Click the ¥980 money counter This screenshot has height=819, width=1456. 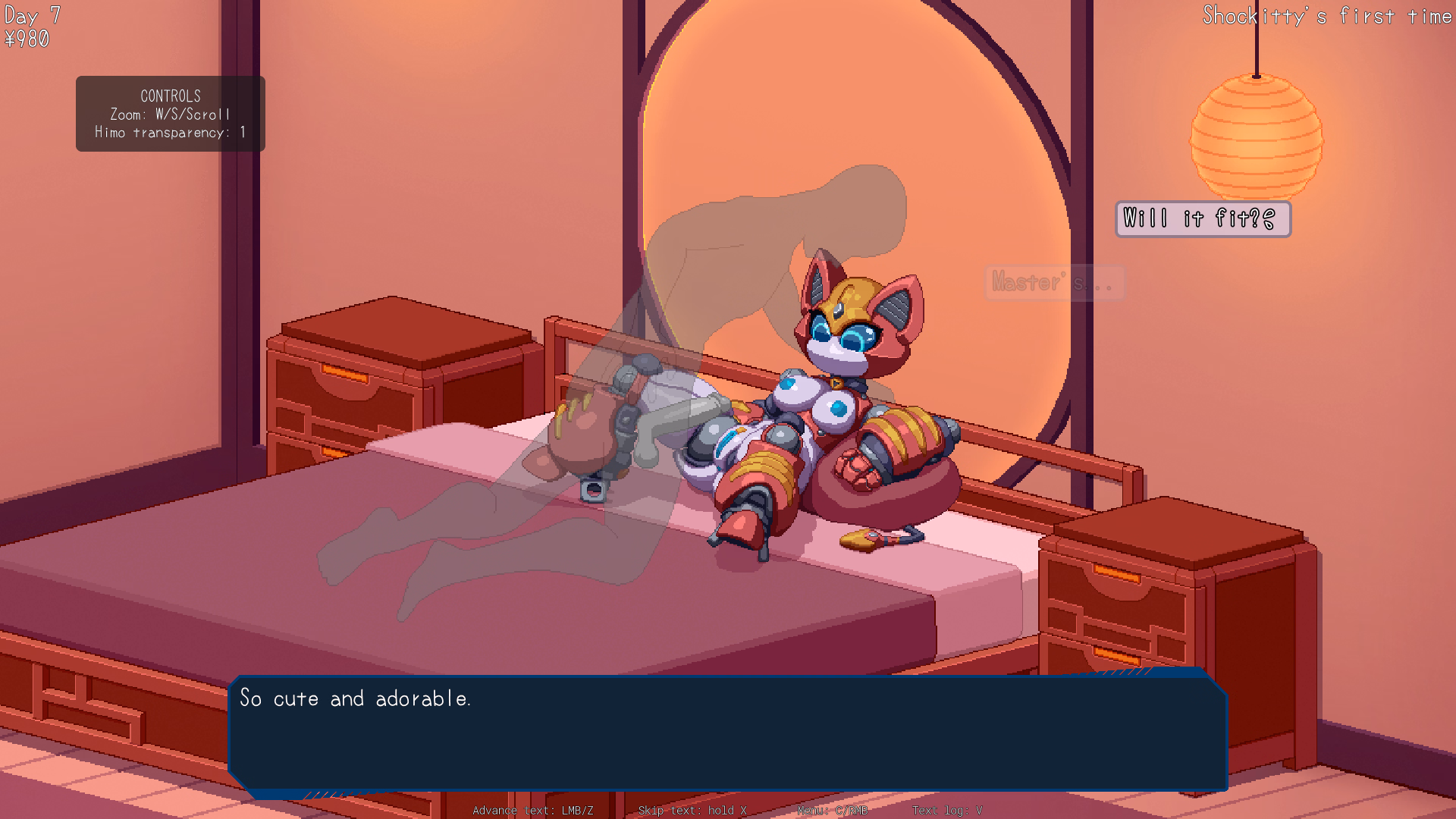tap(25, 36)
